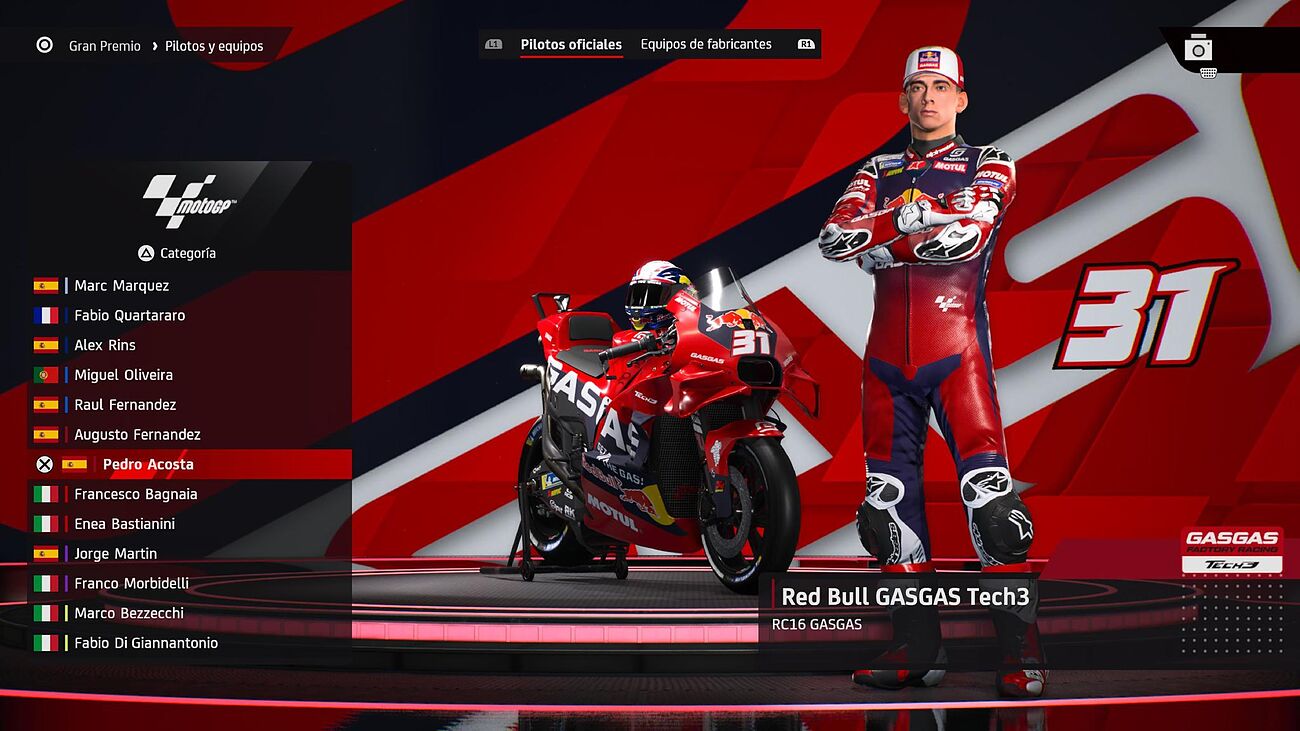Viewport: 1300px width, 731px height.
Task: Change the MotoGP Categoría selector
Action: [x=178, y=254]
